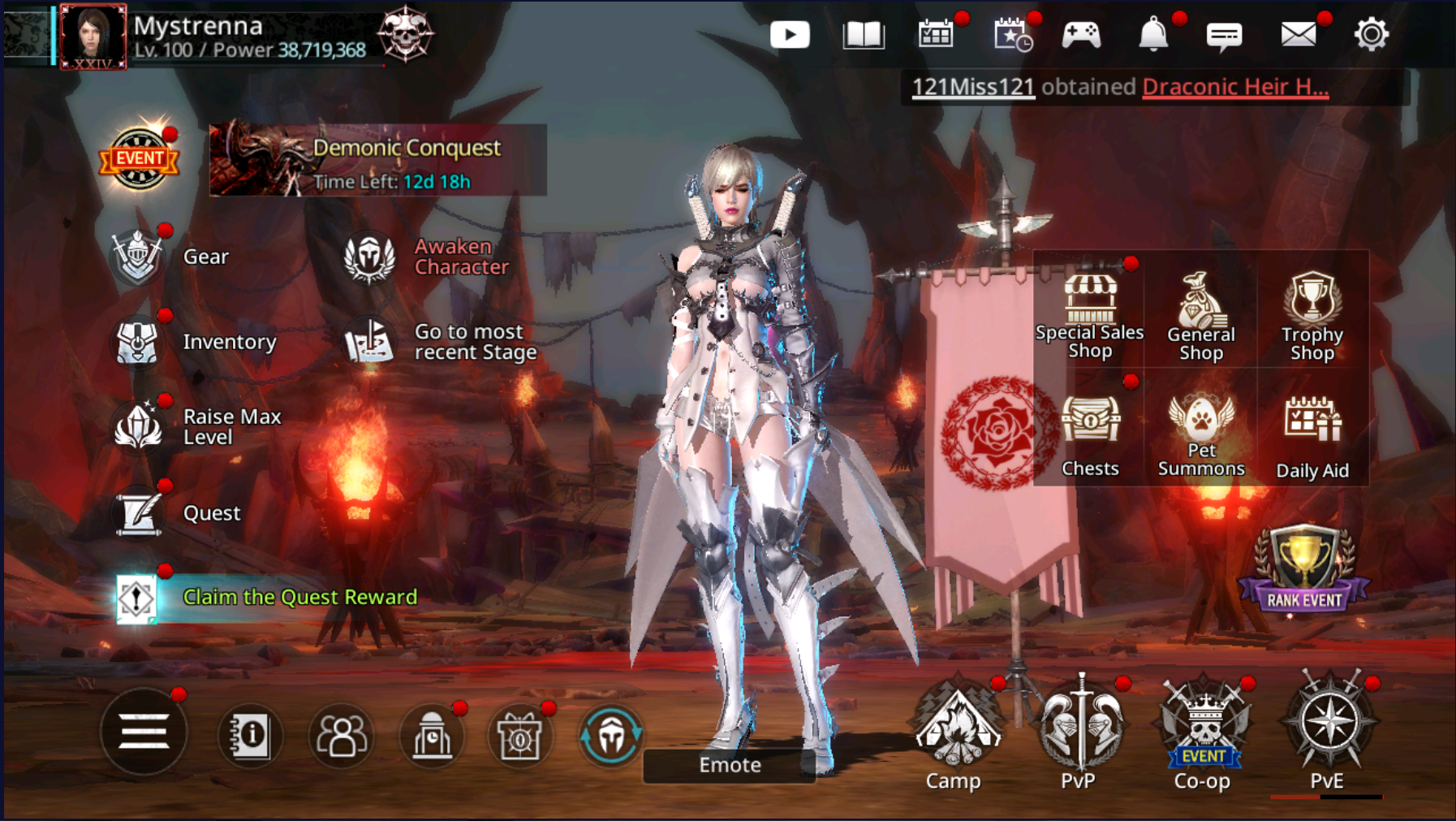1456x821 pixels.
Task: Open Pet Summons
Action: coord(1201,436)
